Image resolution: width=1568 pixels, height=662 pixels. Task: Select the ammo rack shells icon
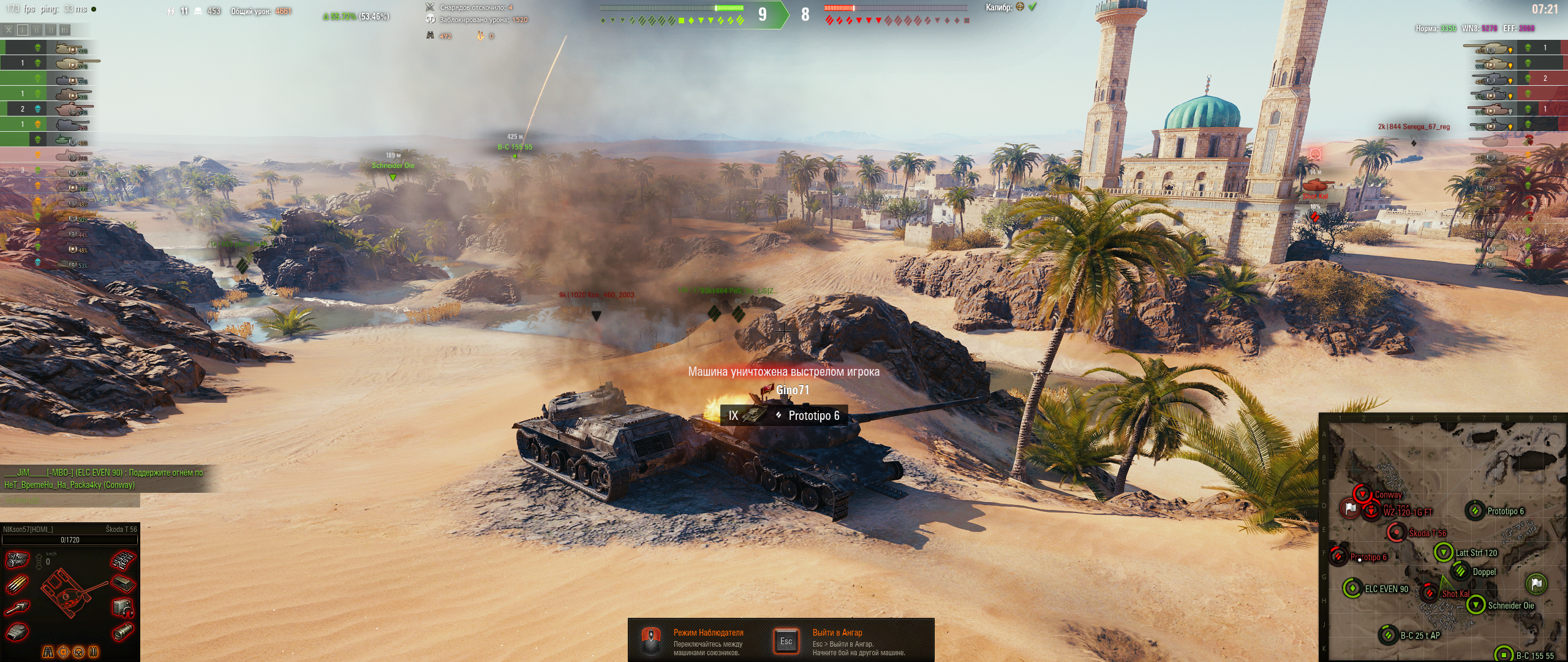coord(17,584)
